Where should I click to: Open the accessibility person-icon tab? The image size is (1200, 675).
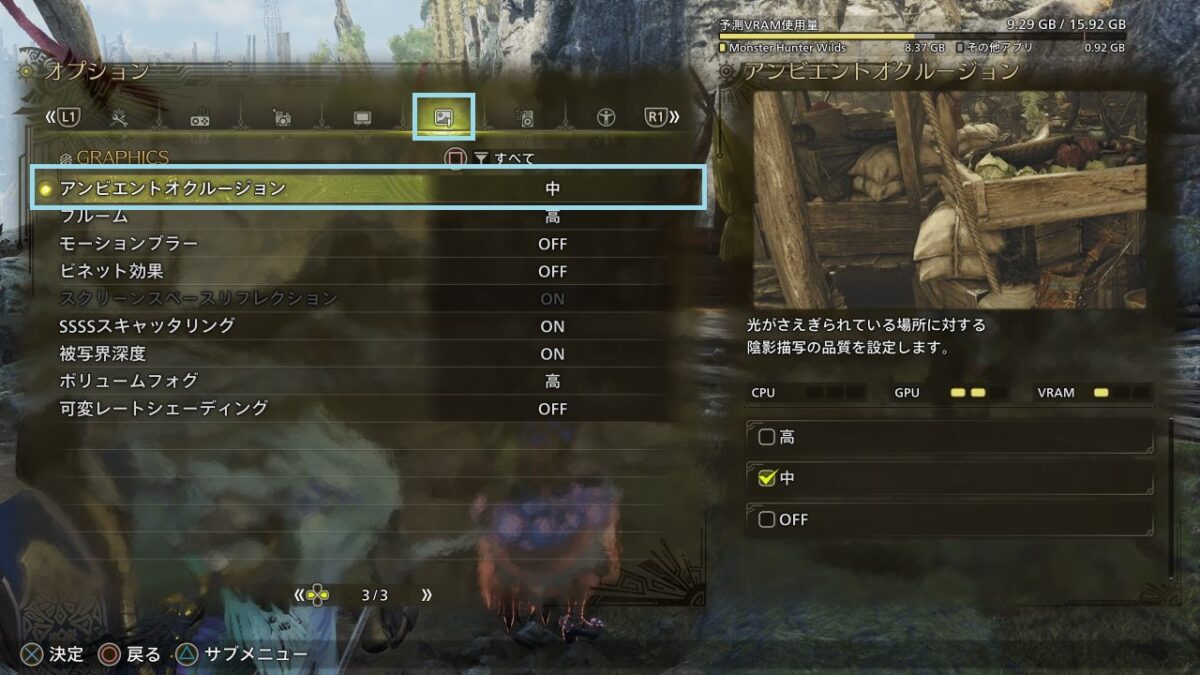click(x=606, y=118)
